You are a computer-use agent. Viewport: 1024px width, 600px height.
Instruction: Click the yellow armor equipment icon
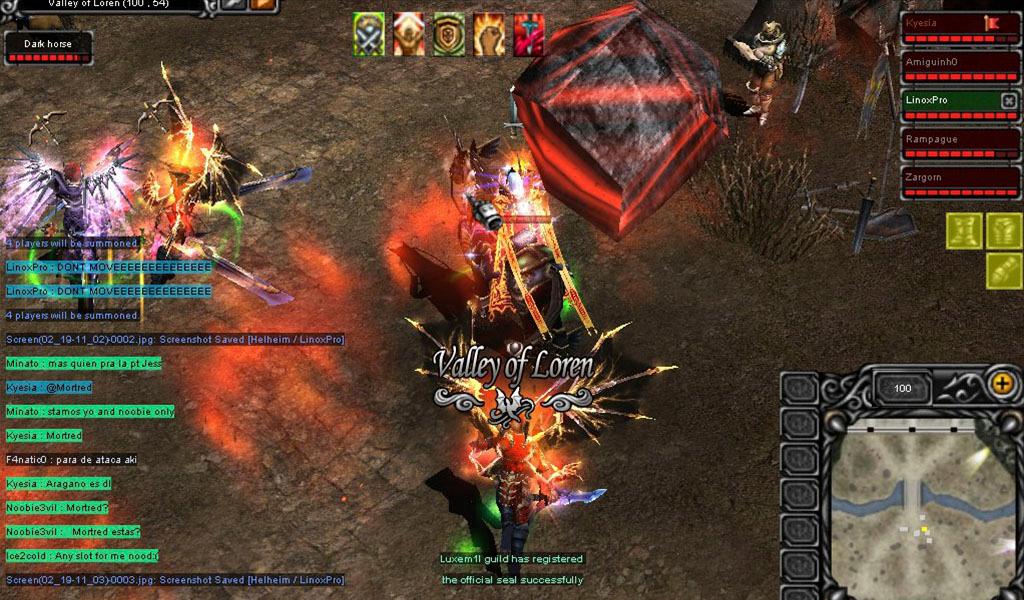[1004, 231]
